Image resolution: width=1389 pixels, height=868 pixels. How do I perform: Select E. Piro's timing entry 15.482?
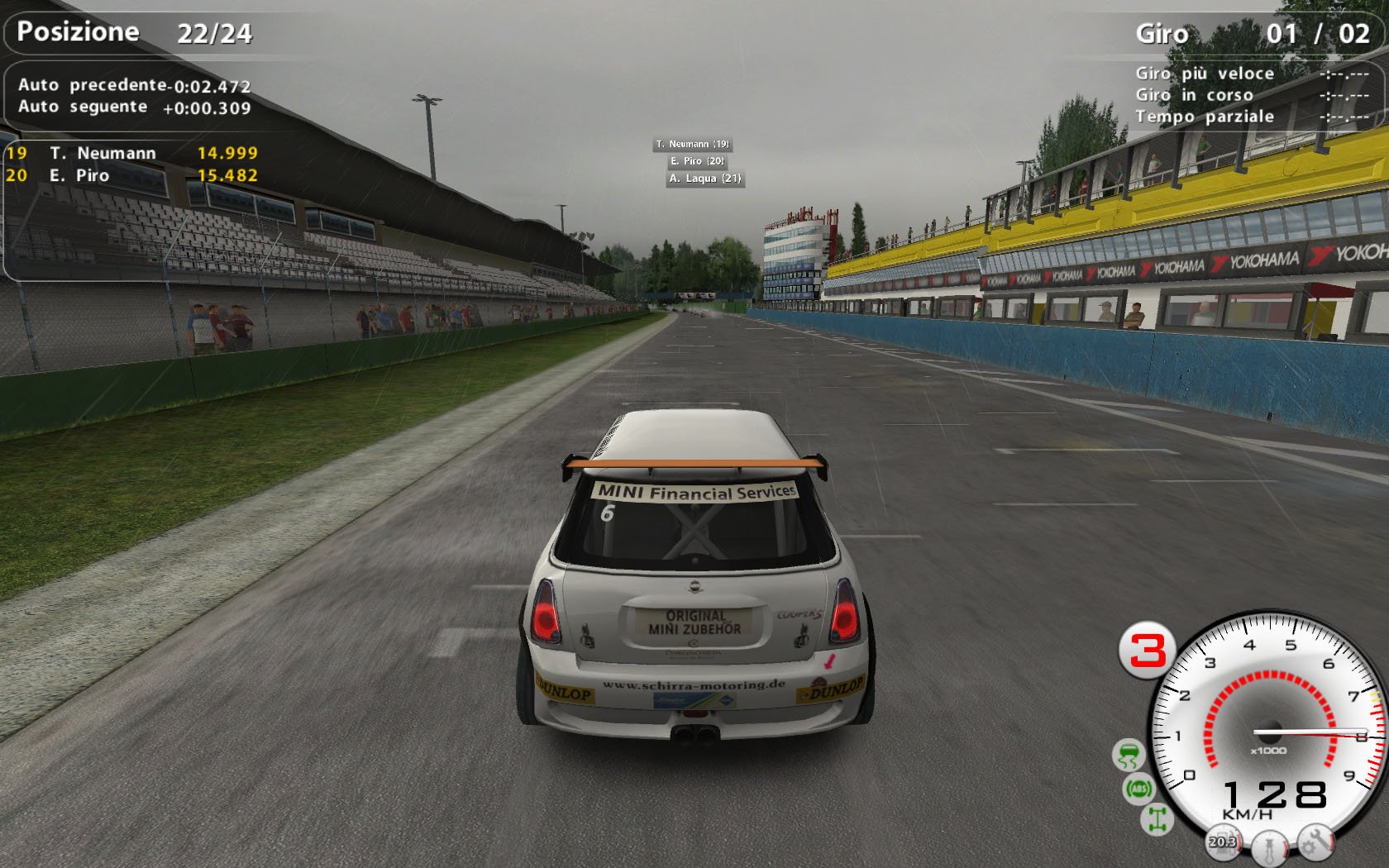(228, 175)
